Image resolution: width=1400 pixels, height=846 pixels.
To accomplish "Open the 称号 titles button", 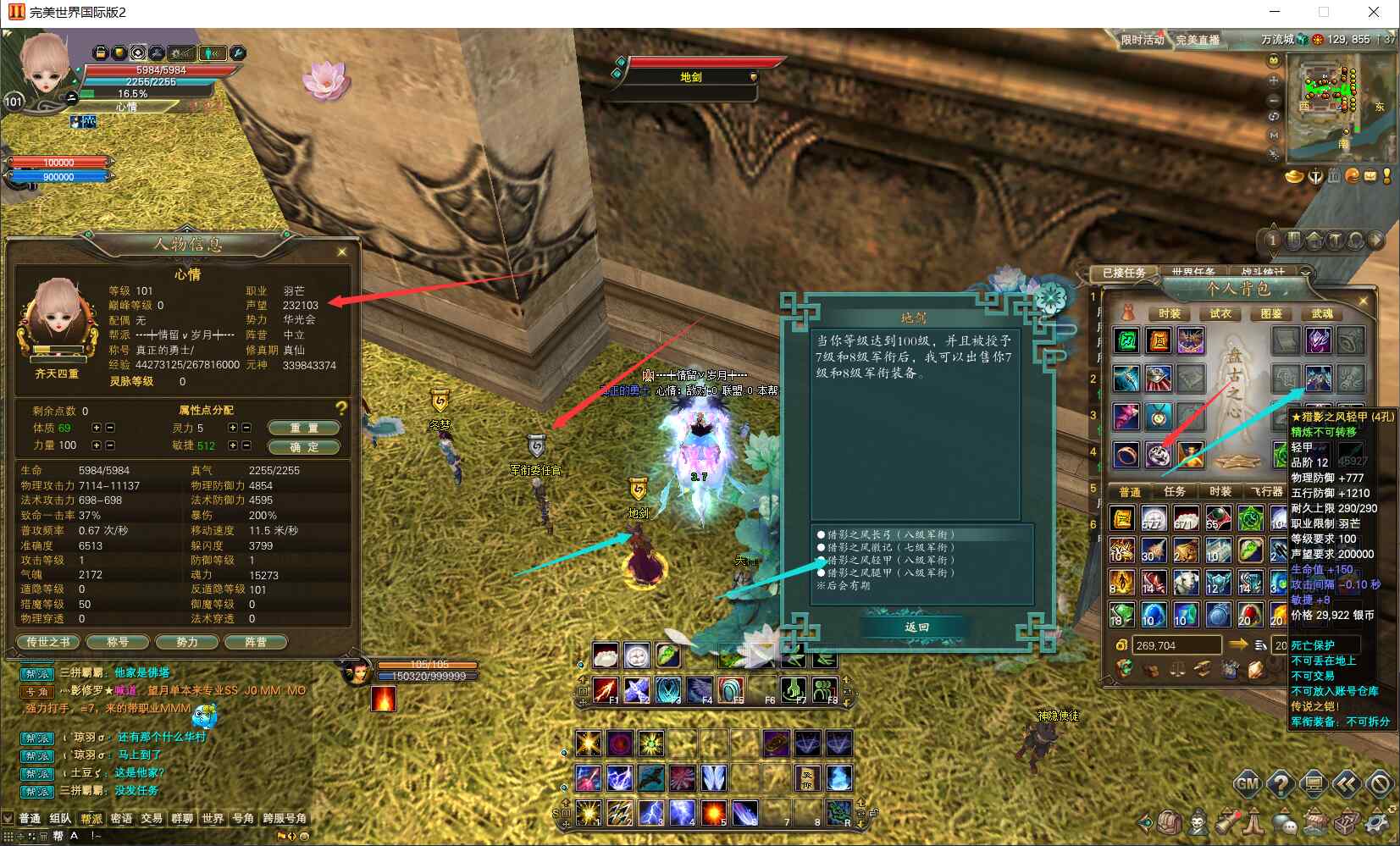I will coord(118,642).
